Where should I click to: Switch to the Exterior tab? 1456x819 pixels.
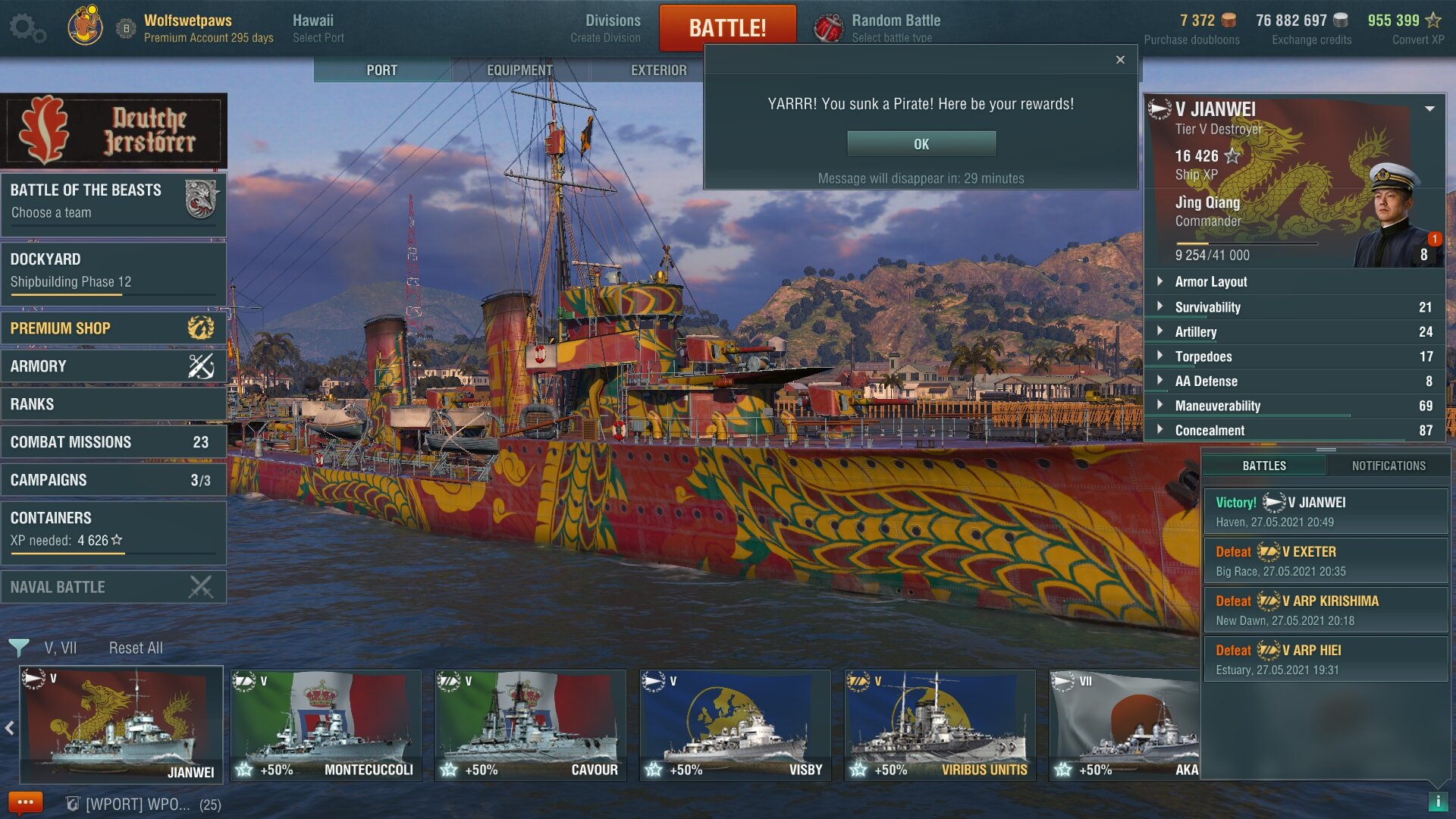click(x=658, y=70)
